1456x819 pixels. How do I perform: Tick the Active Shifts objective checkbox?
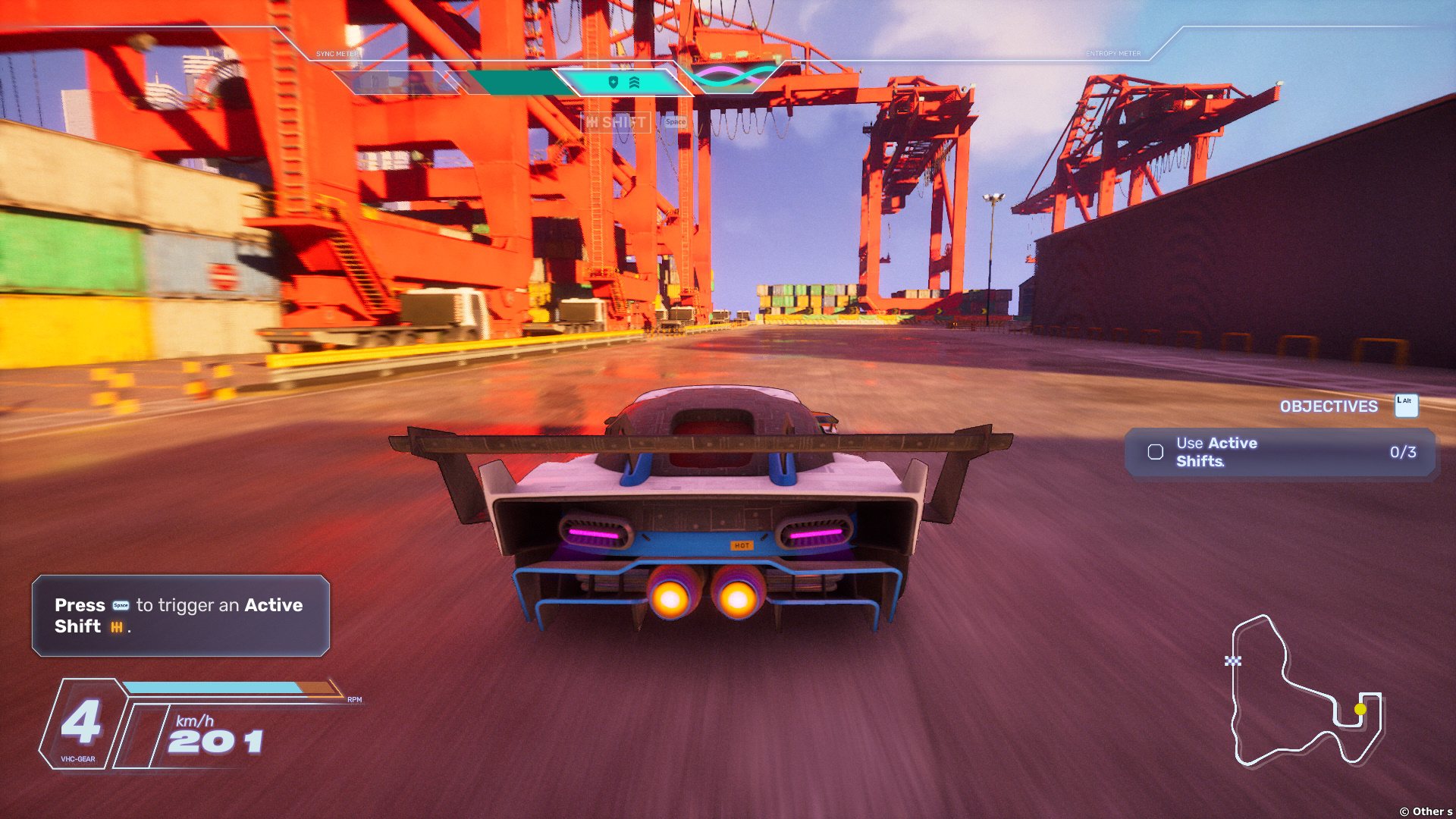(1155, 453)
